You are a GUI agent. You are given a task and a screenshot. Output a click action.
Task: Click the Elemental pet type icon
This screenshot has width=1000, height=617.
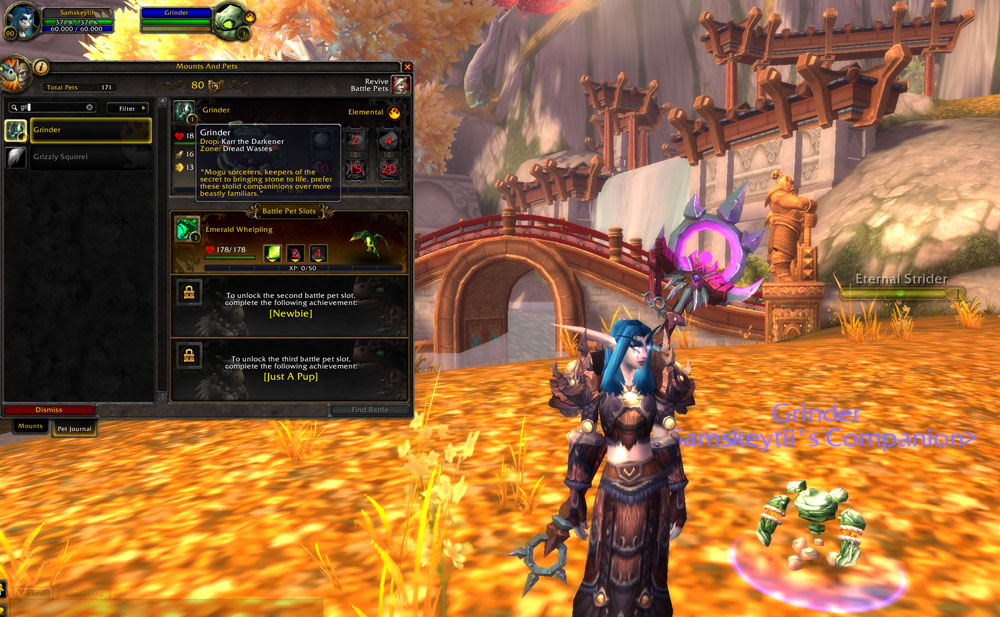point(394,113)
